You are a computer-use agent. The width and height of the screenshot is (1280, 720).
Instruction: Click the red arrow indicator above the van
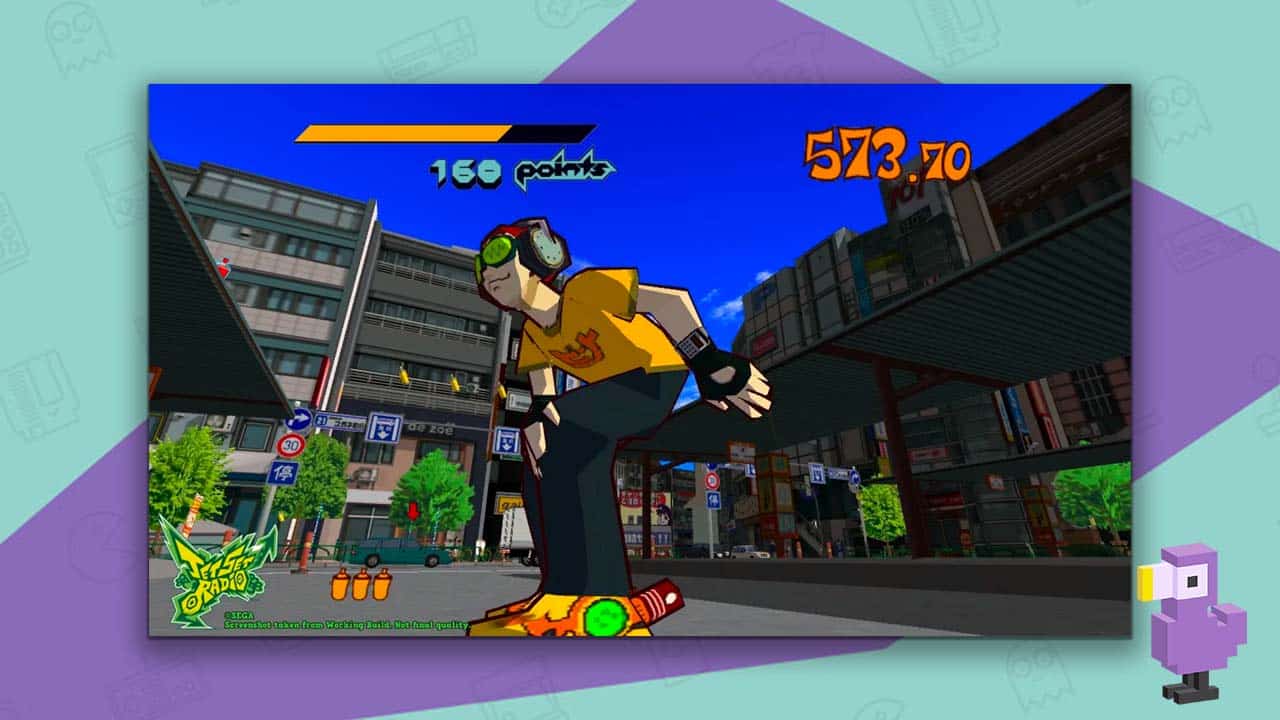click(x=413, y=511)
